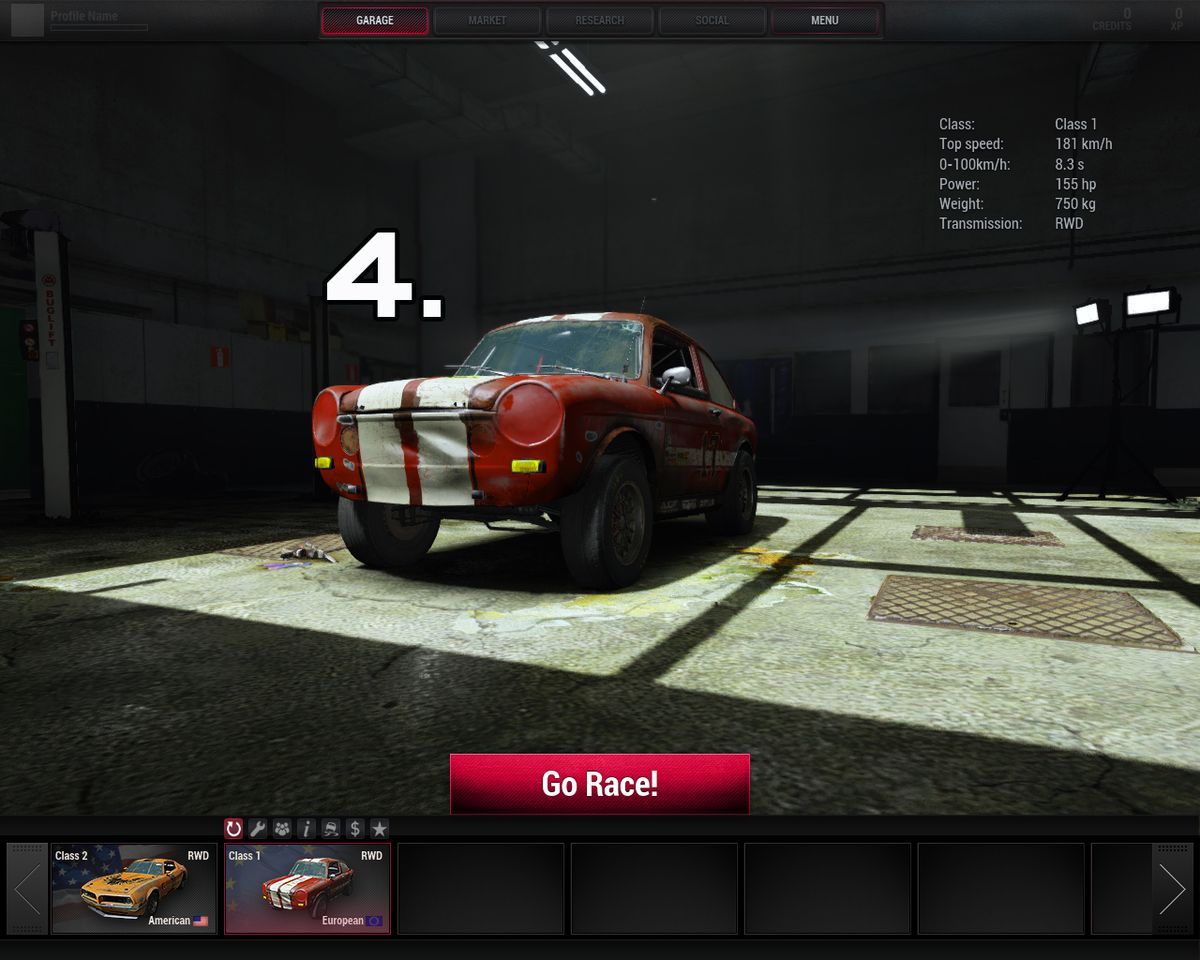Click the profile avatar box
Image resolution: width=1200 pixels, height=960 pixels.
click(27, 20)
